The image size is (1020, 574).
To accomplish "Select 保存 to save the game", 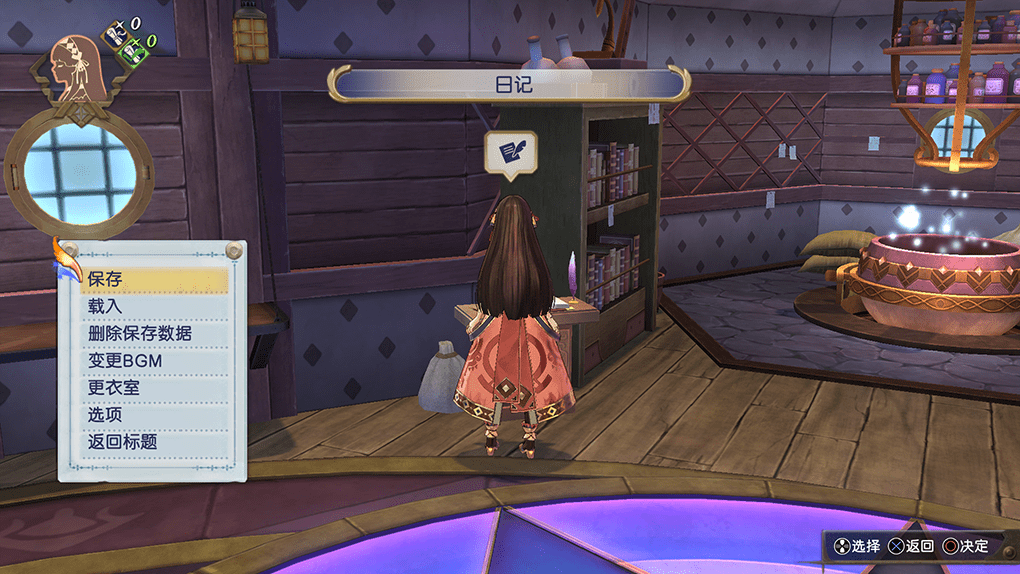I will tap(154, 280).
